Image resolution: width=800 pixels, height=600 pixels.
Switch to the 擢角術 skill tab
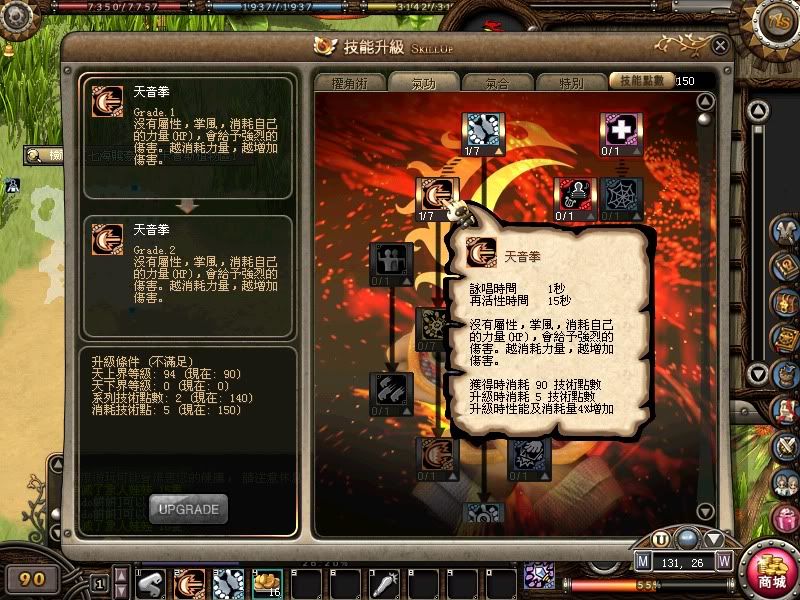point(349,83)
